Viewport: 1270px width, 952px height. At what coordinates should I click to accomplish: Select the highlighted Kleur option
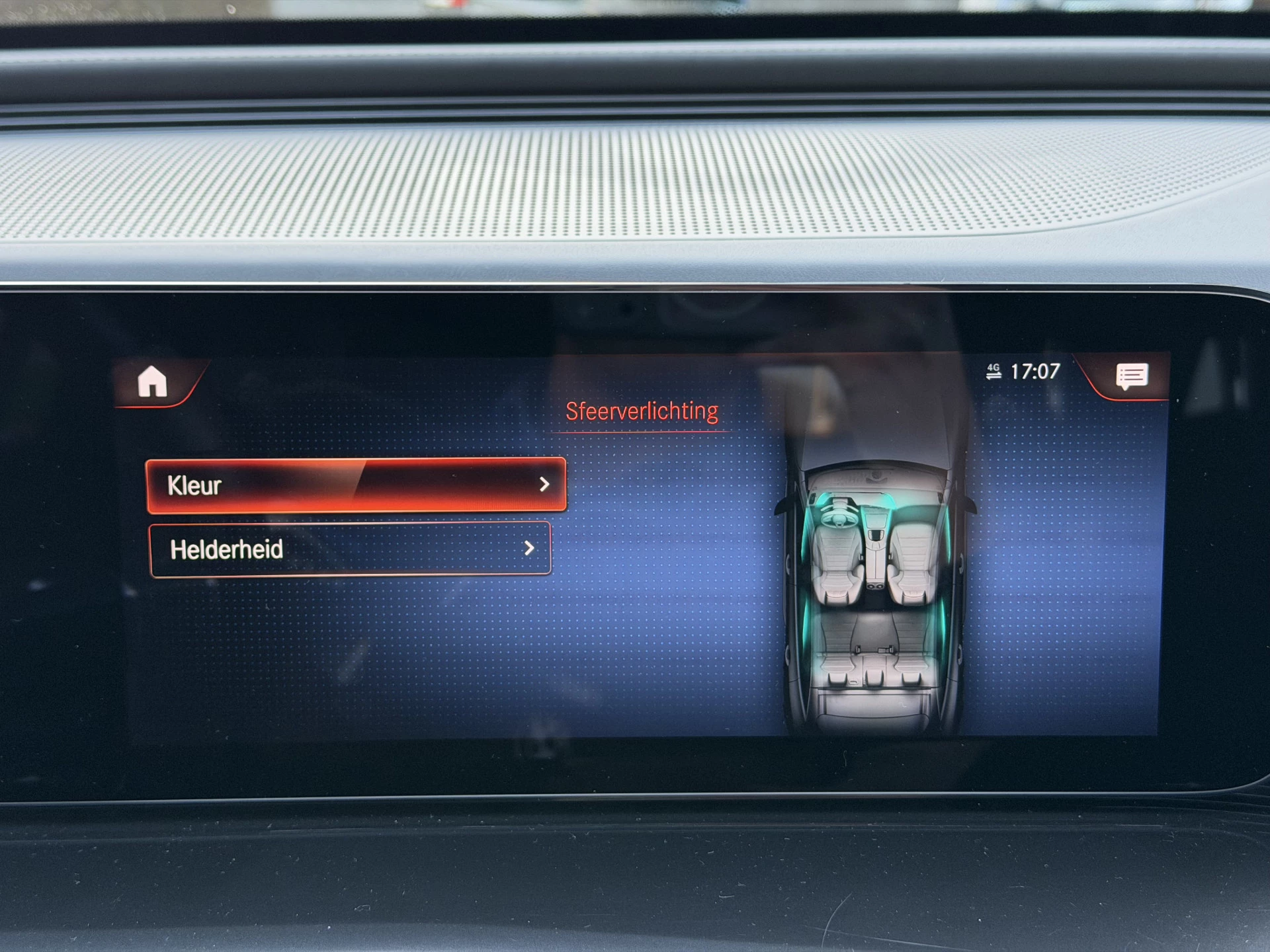[357, 485]
